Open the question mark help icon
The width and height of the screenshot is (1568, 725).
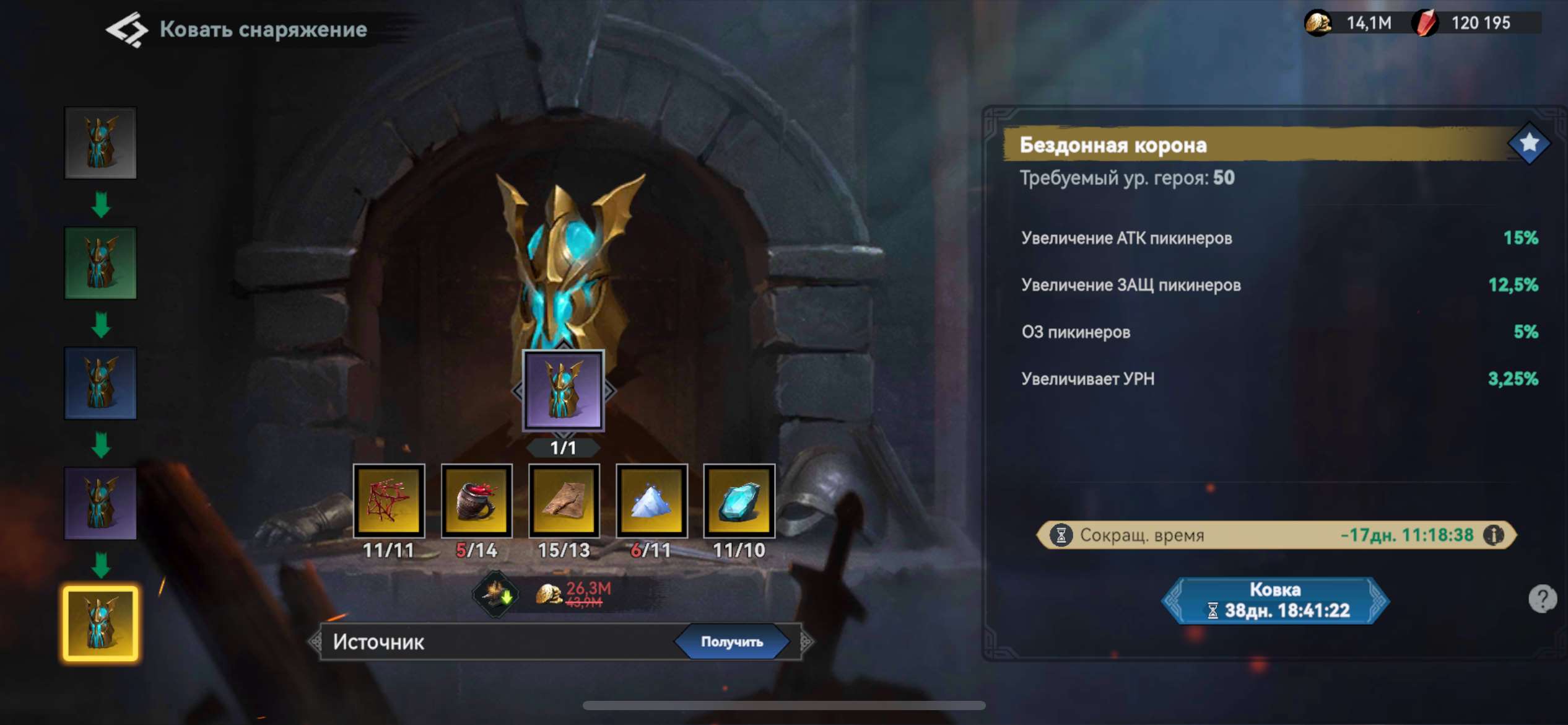pos(1541,599)
